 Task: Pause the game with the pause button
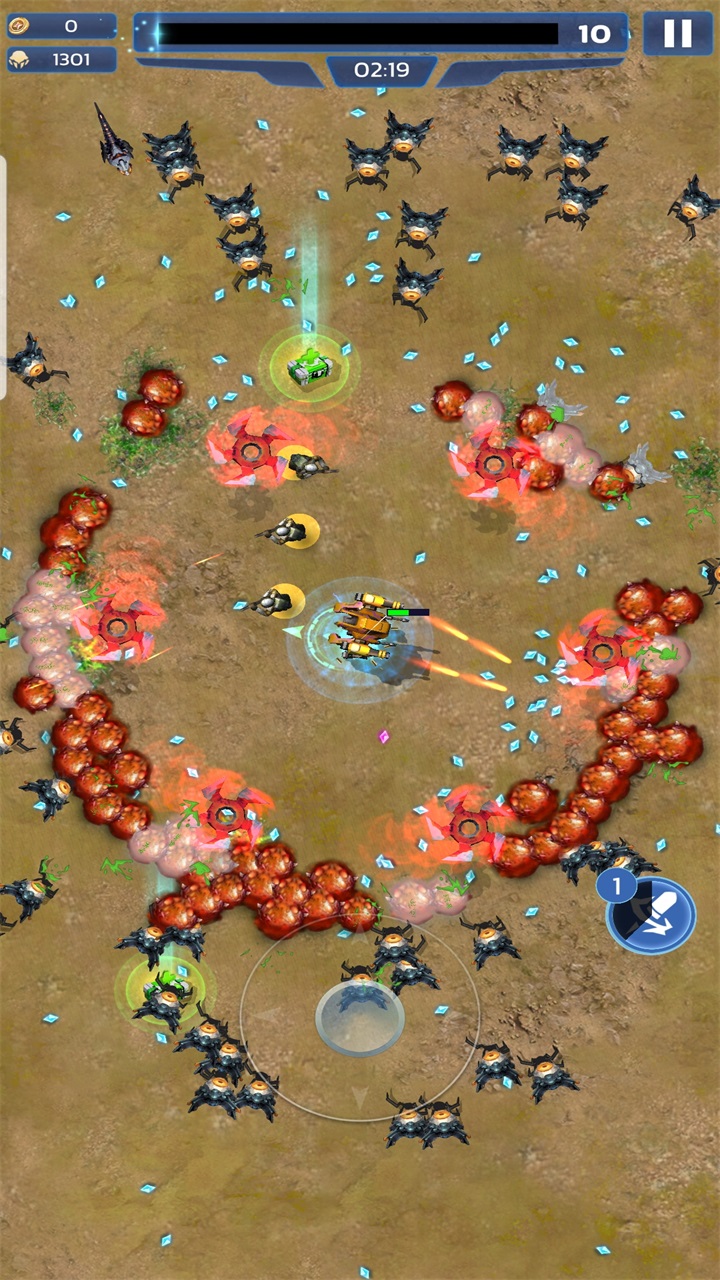coord(677,34)
